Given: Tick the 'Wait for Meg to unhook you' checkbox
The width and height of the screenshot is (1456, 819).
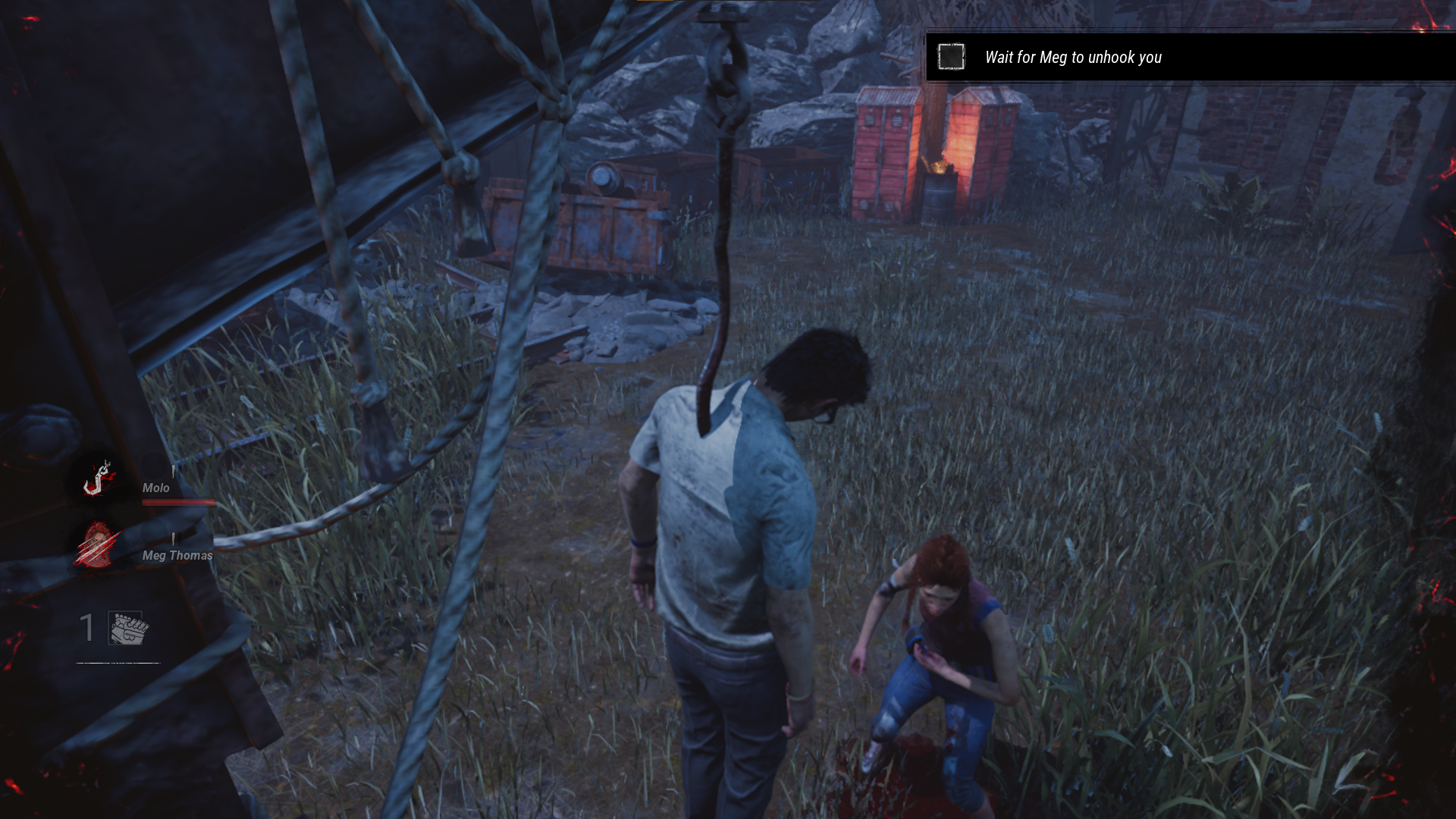Looking at the screenshot, I should (x=951, y=57).
